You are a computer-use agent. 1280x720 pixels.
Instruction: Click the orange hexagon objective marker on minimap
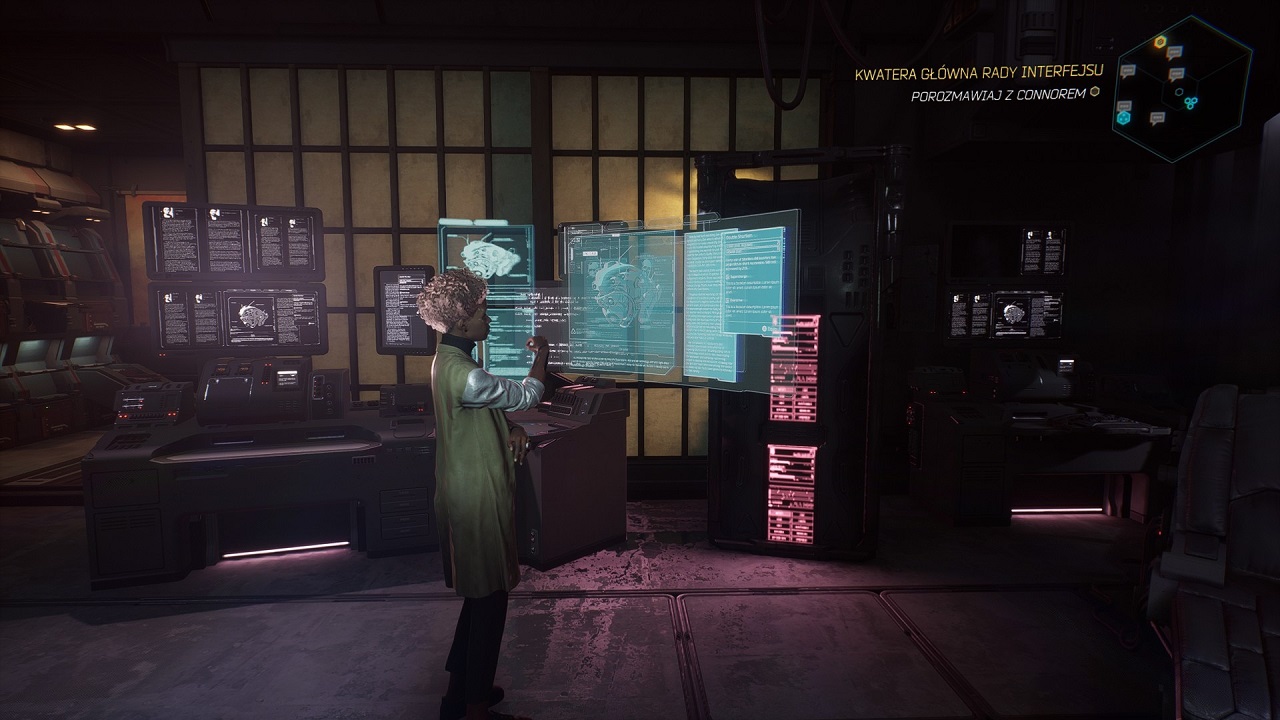[1160, 42]
